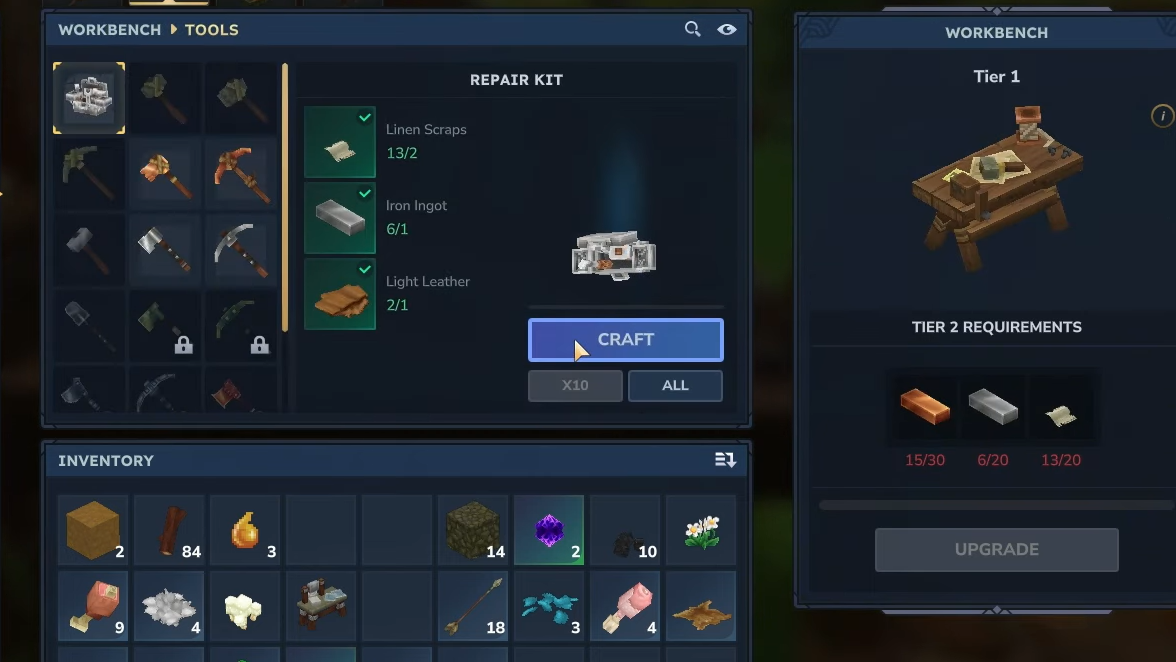Go back to Workbench breadcrumb
Viewport: 1176px width, 662px height.
(x=109, y=30)
